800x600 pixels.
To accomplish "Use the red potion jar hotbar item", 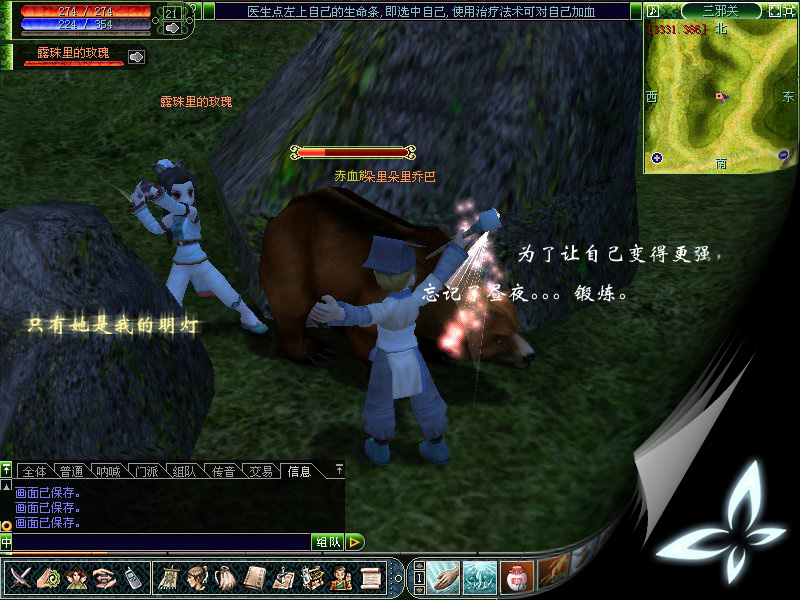I will click(x=517, y=577).
